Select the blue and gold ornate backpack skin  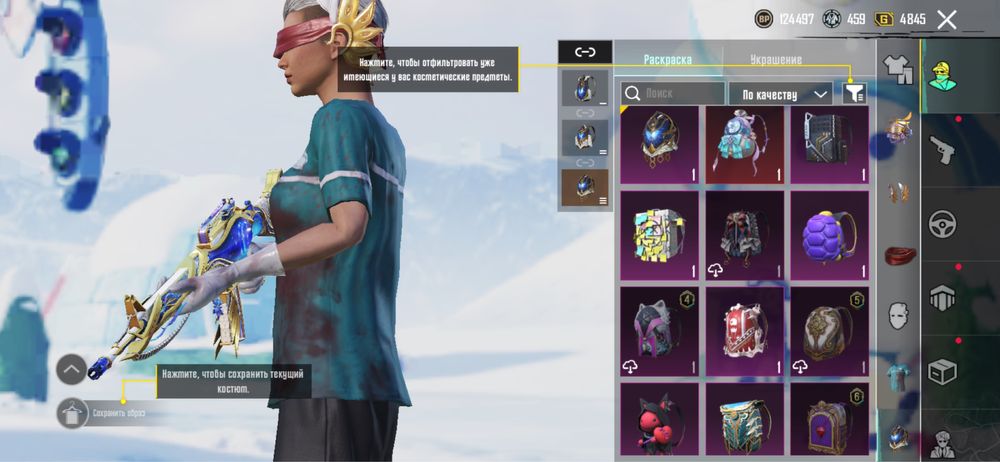pos(659,145)
